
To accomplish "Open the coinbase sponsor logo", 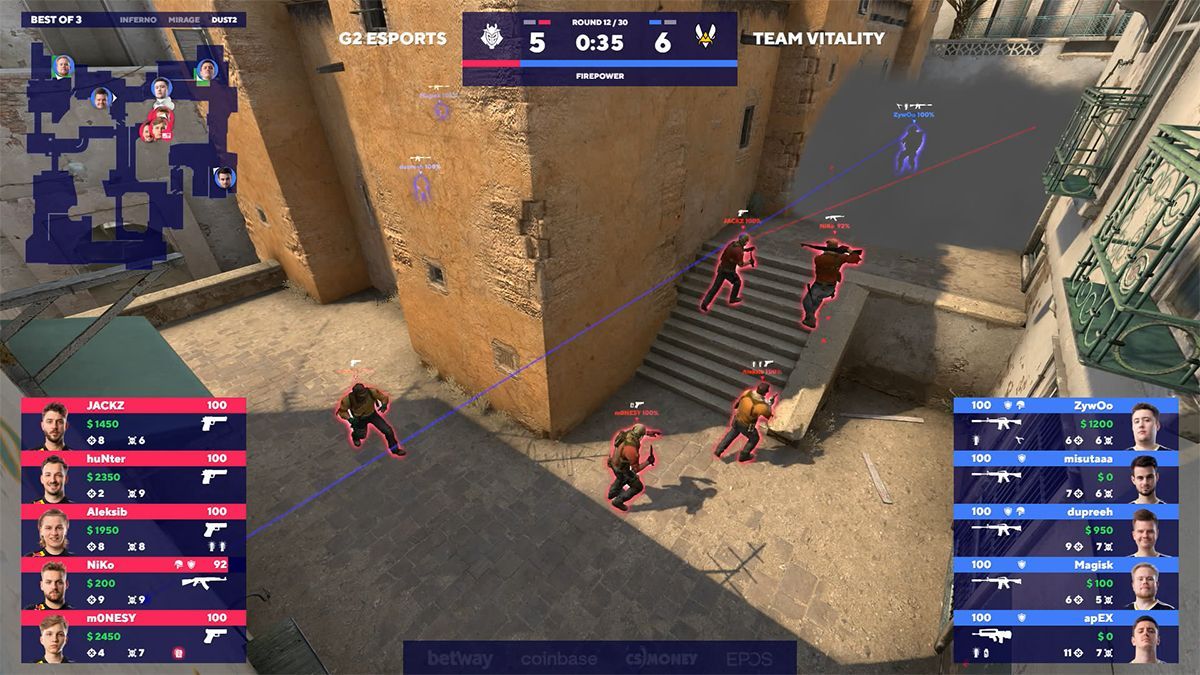I will click(558, 659).
